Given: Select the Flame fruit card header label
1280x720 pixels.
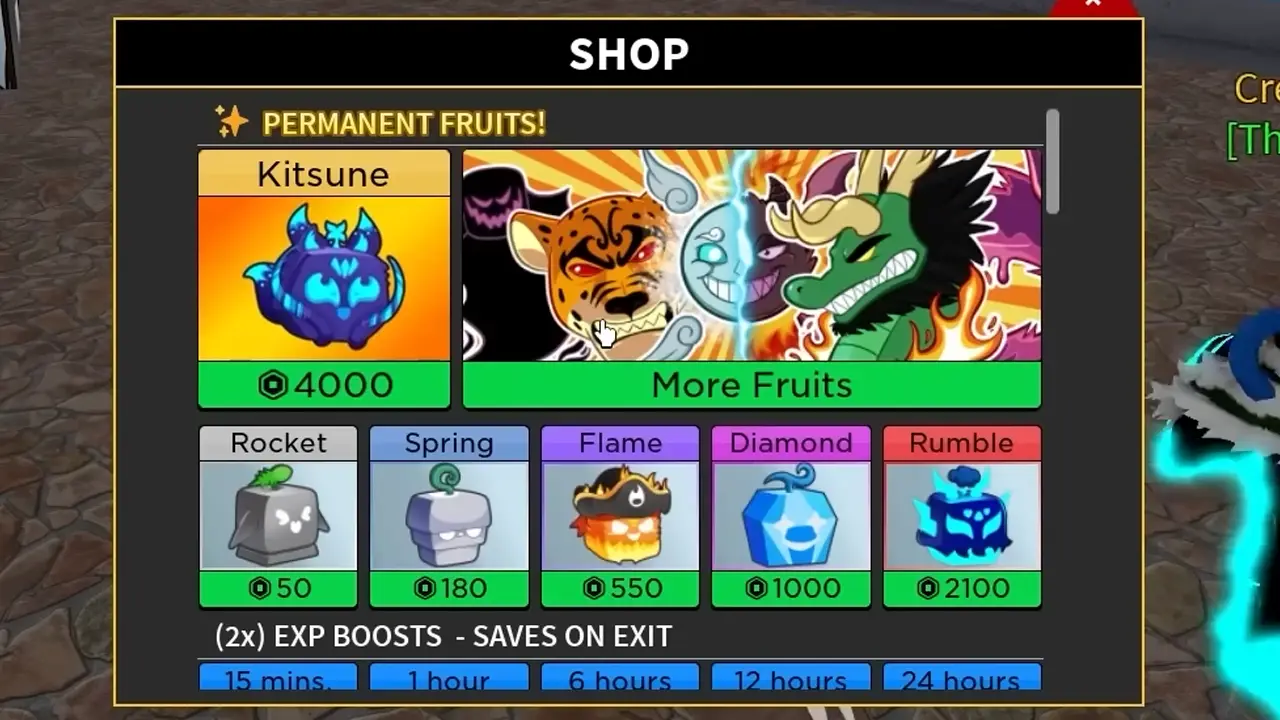Looking at the screenshot, I should 620,442.
